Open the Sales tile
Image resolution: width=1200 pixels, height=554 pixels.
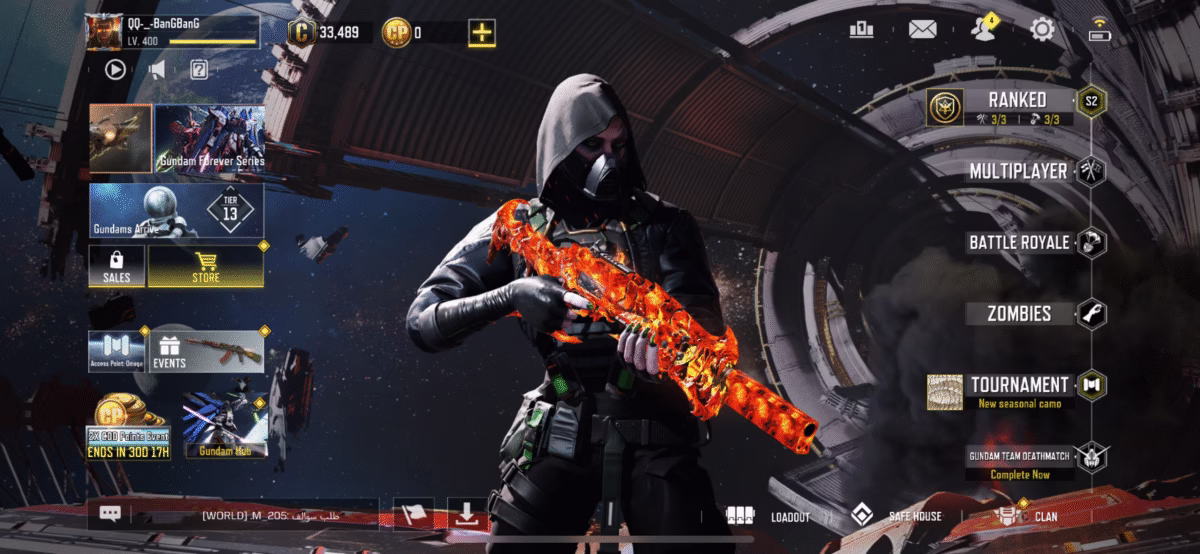pyautogui.click(x=117, y=266)
